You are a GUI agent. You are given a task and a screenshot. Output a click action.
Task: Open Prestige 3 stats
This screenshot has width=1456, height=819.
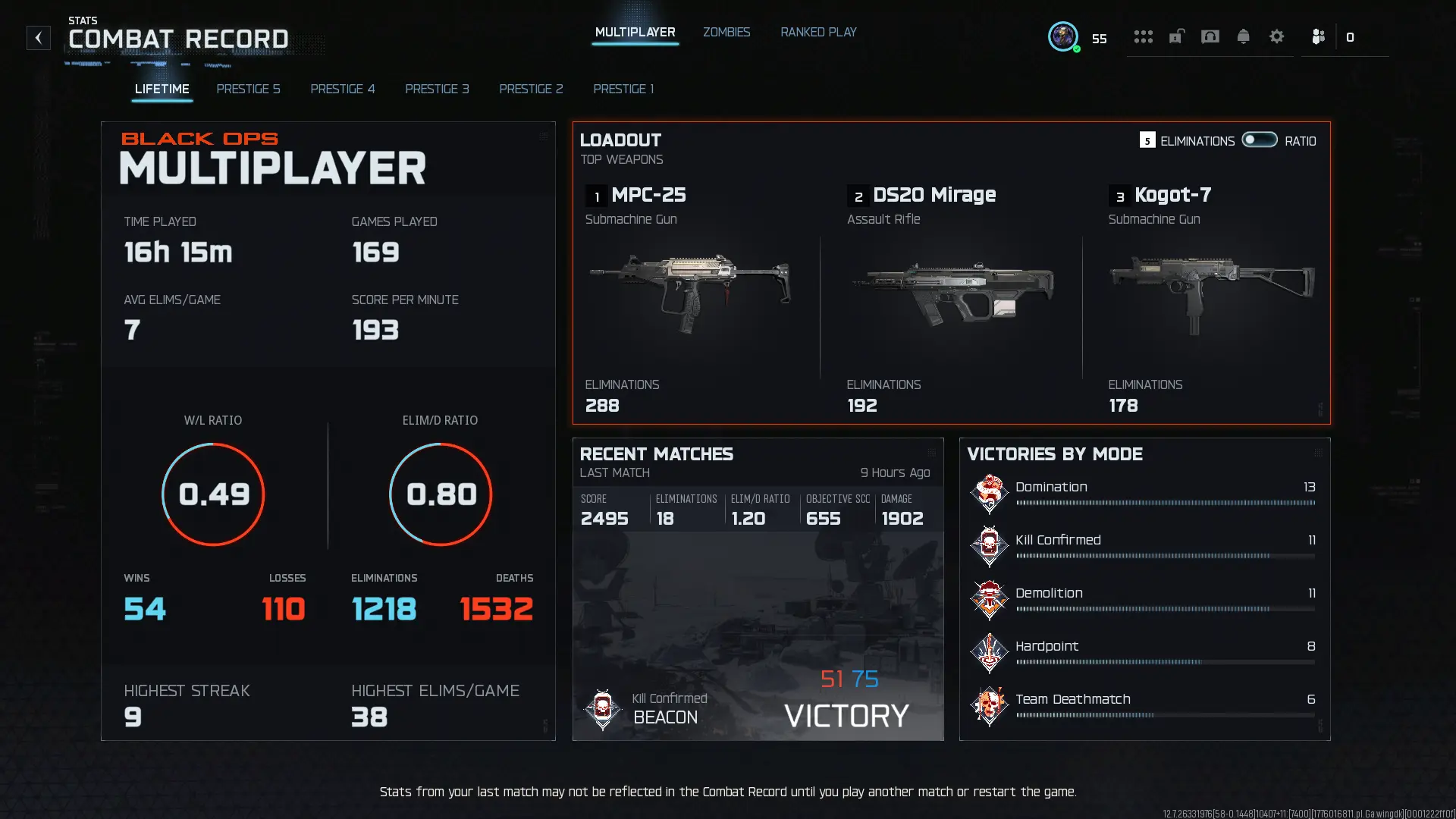pos(437,89)
